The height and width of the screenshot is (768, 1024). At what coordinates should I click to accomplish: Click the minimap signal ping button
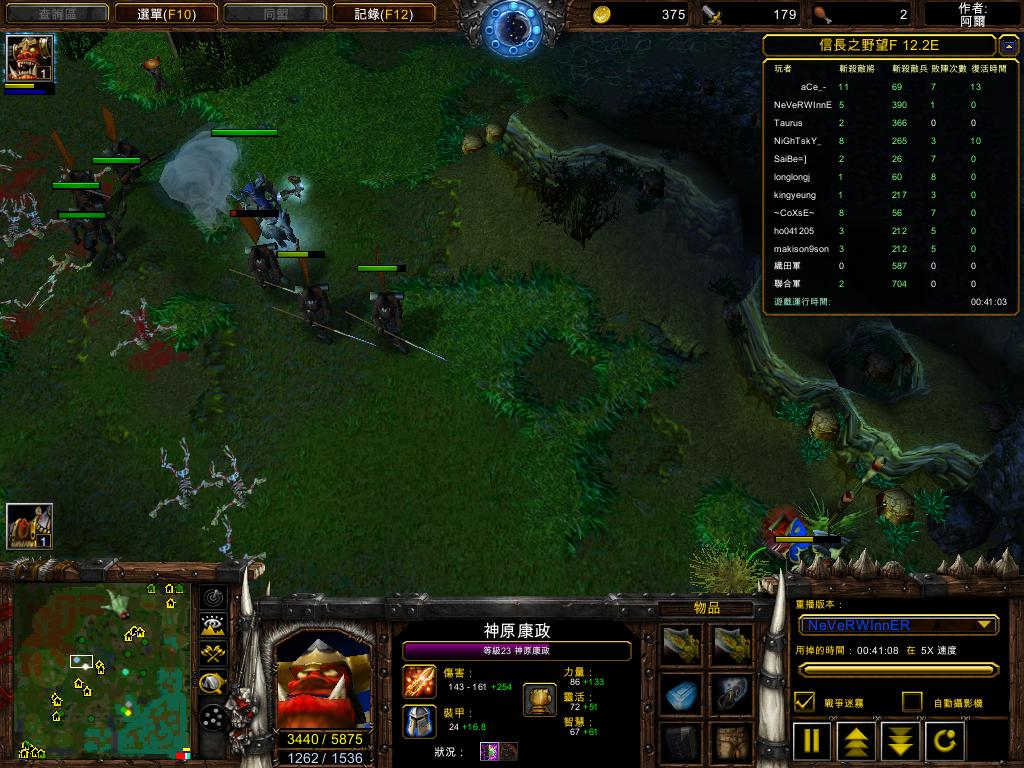212,598
